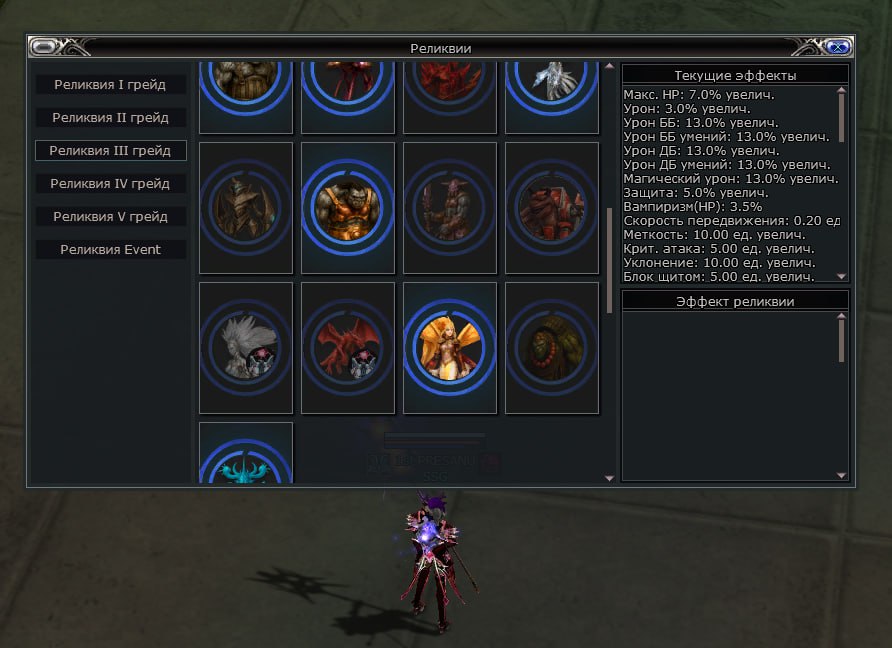Screen dimensions: 892x648
Task: Click the Текущие эффекты scroll-down arrow
Action: click(x=841, y=276)
